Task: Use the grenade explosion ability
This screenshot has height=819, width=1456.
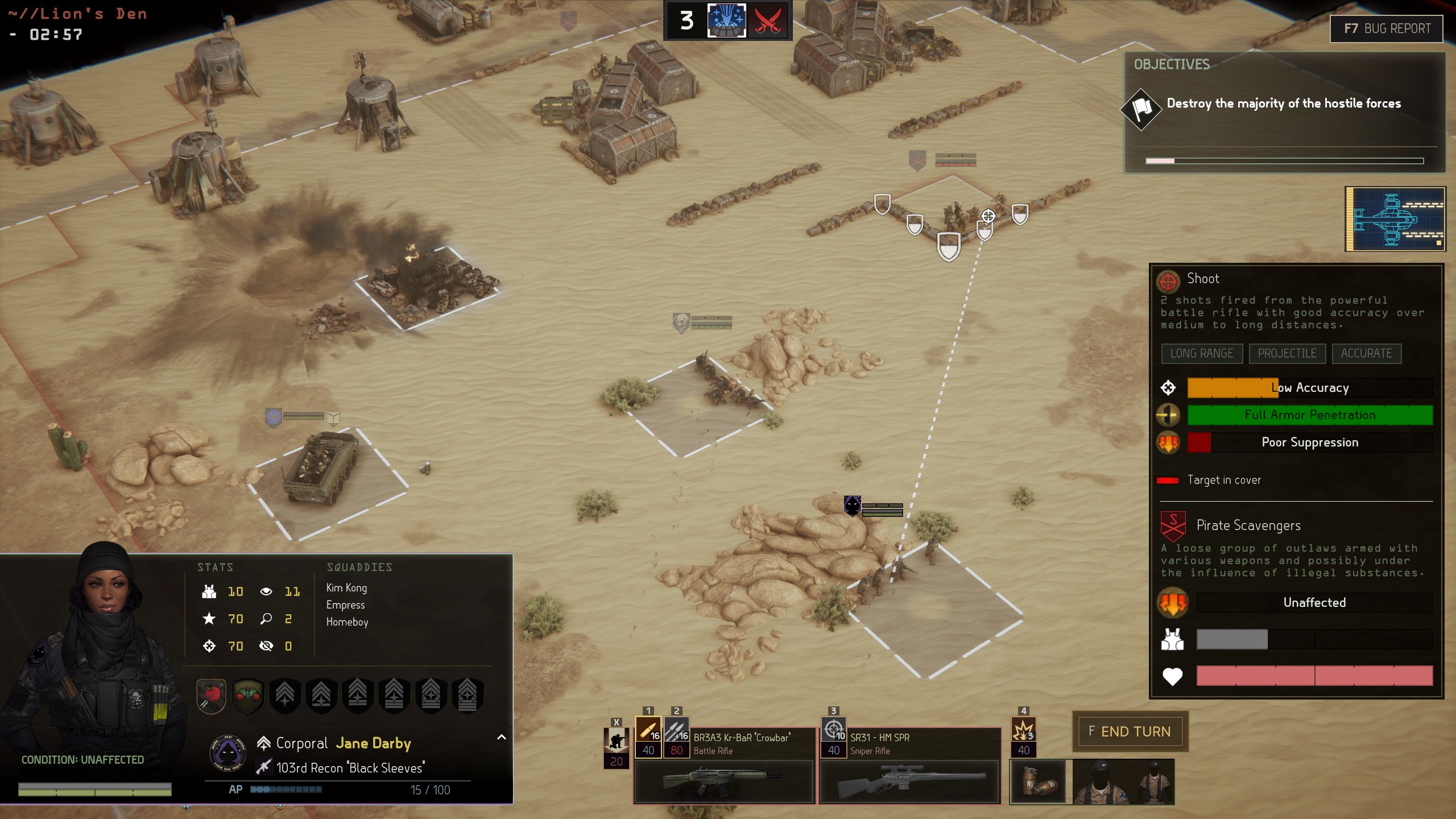Action: [1023, 730]
